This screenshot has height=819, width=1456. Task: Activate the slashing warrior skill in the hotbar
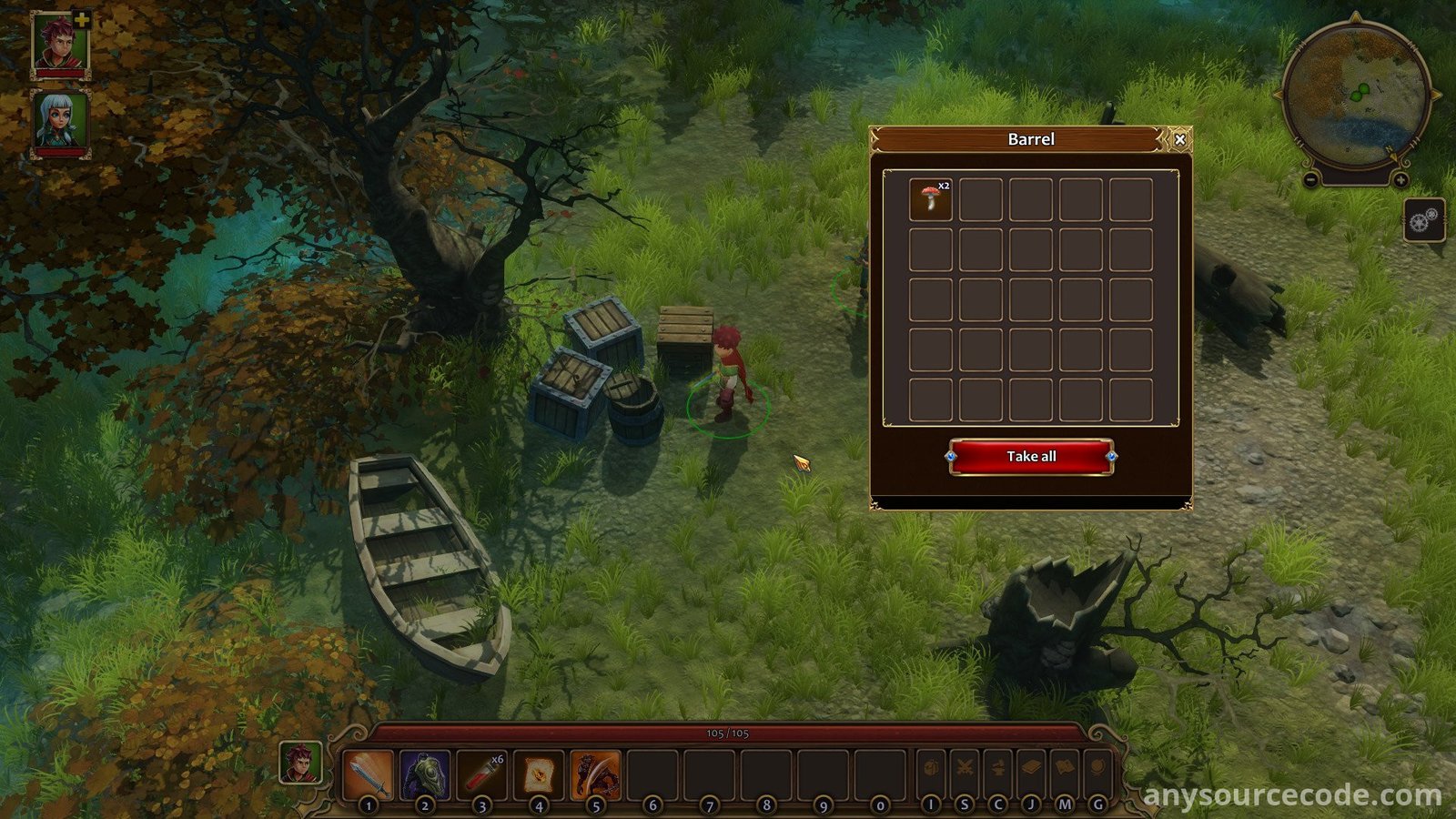coord(596,774)
